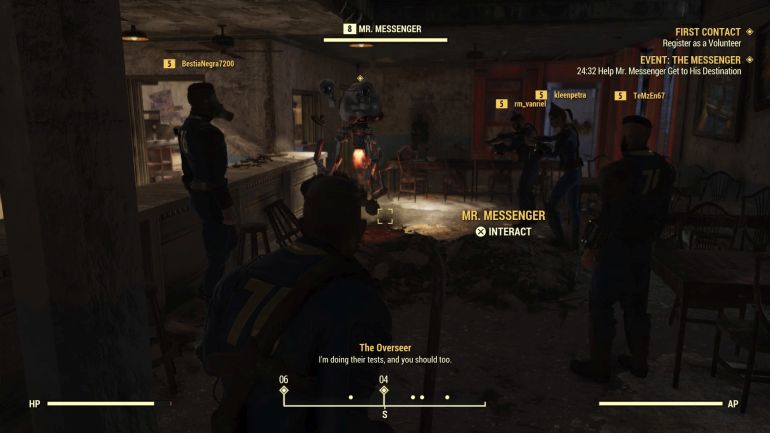Select TeMzEn67's player name tag
770x433 pixels.
tap(648, 96)
